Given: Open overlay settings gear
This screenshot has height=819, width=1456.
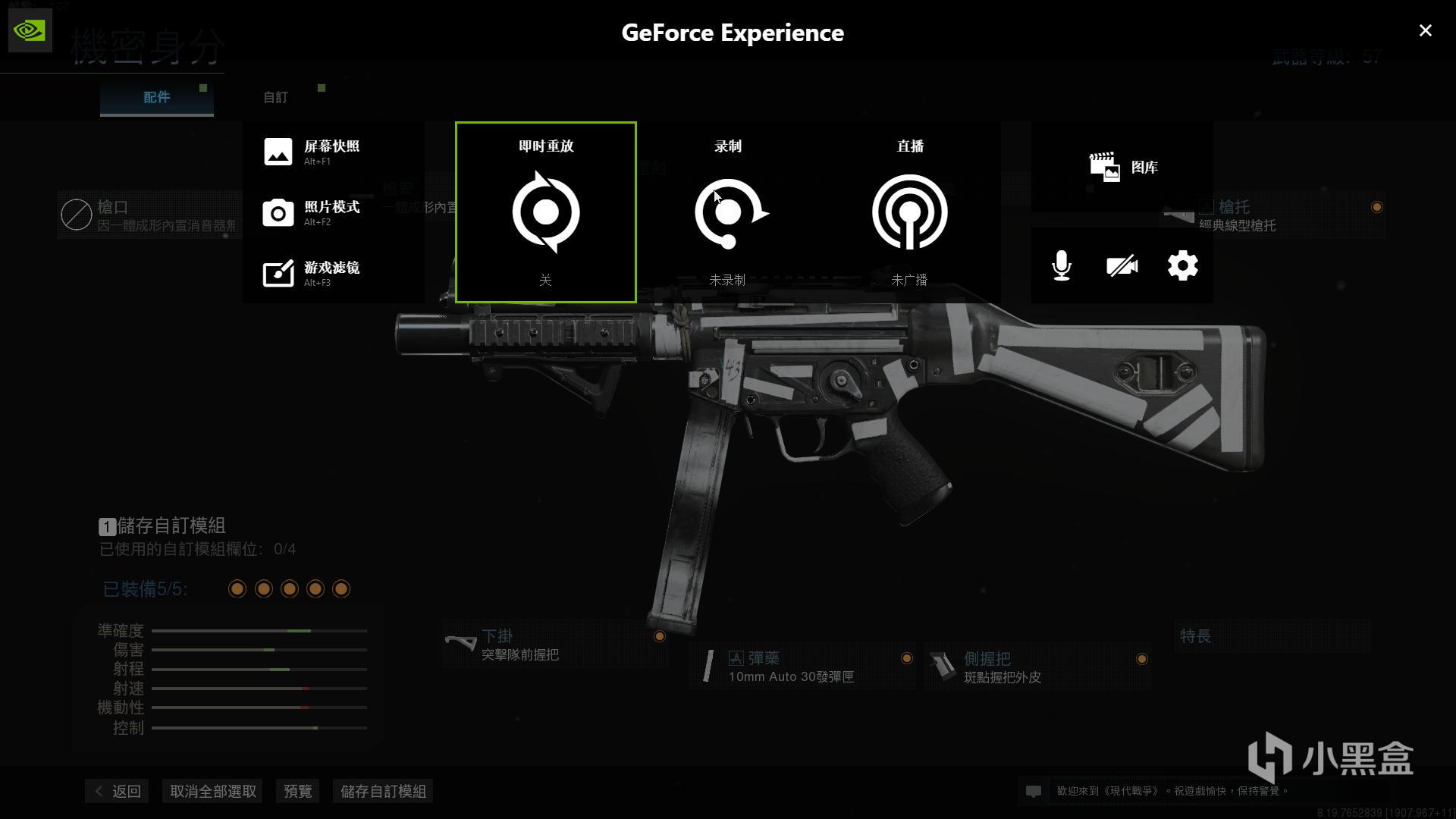Looking at the screenshot, I should point(1182,265).
